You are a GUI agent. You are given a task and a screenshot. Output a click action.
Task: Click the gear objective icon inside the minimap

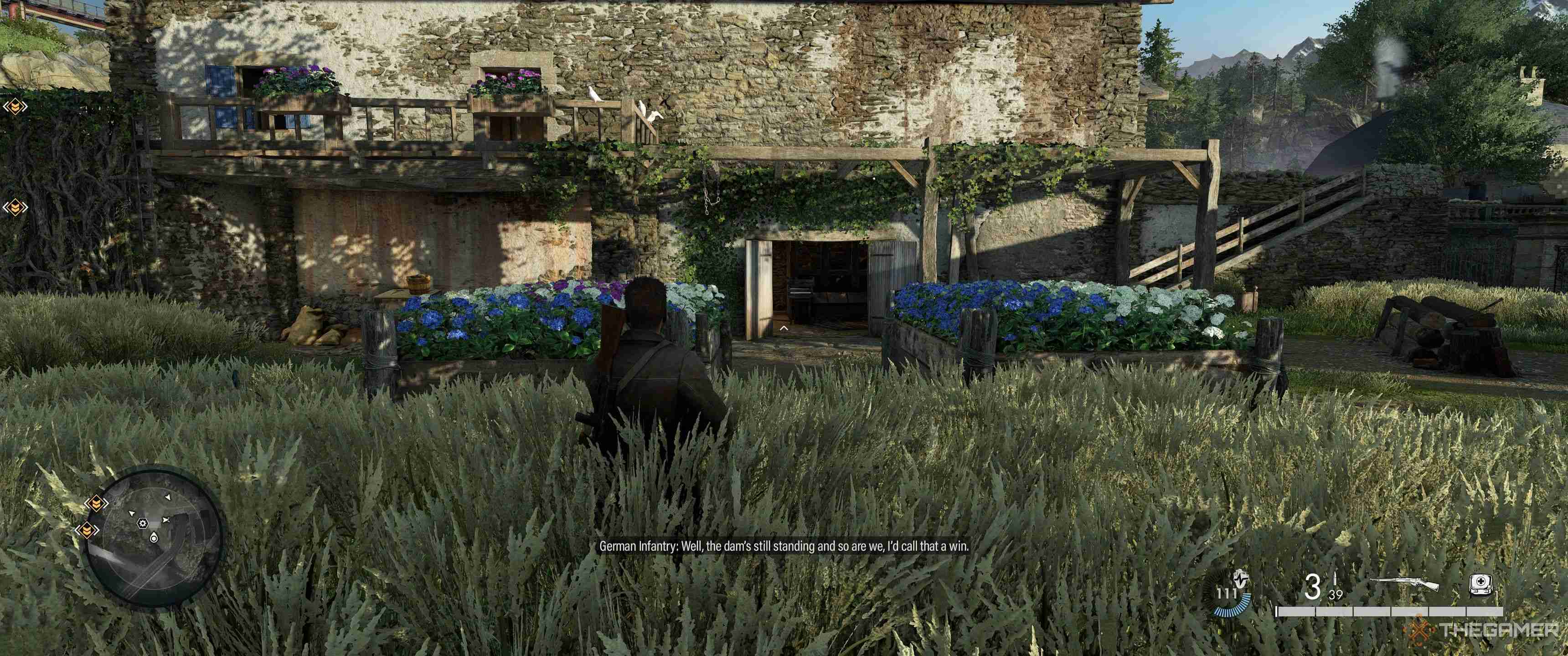coord(142,523)
